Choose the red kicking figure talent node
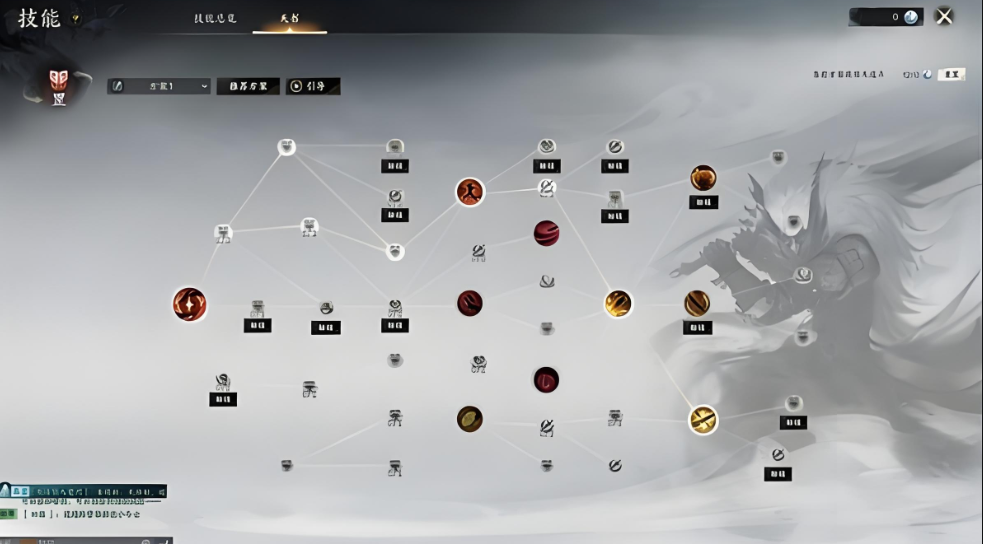This screenshot has width=983, height=544. pyautogui.click(x=470, y=192)
